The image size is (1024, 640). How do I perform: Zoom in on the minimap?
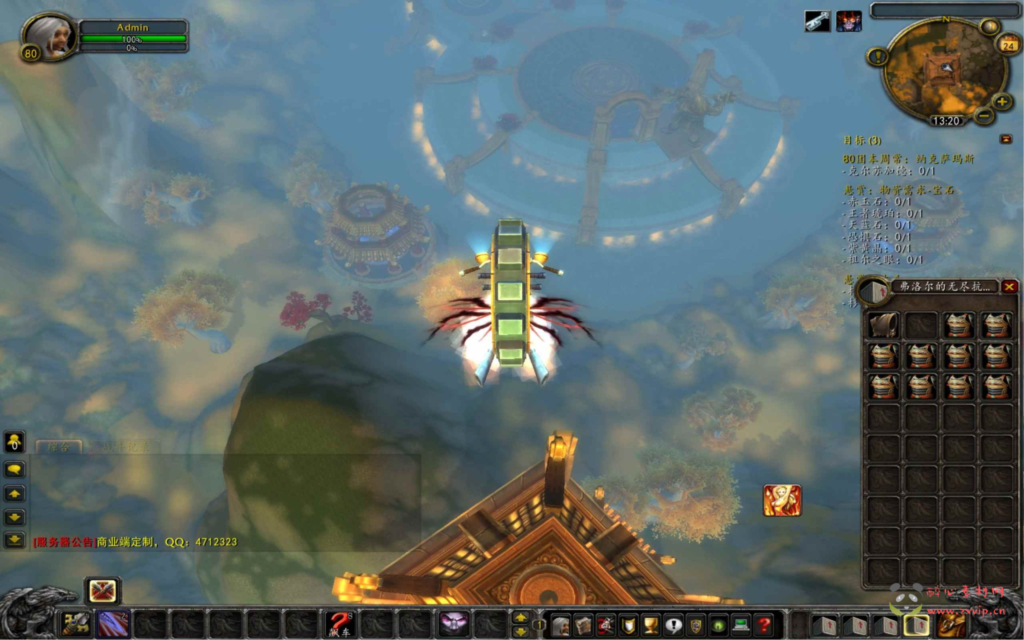coord(1003,102)
